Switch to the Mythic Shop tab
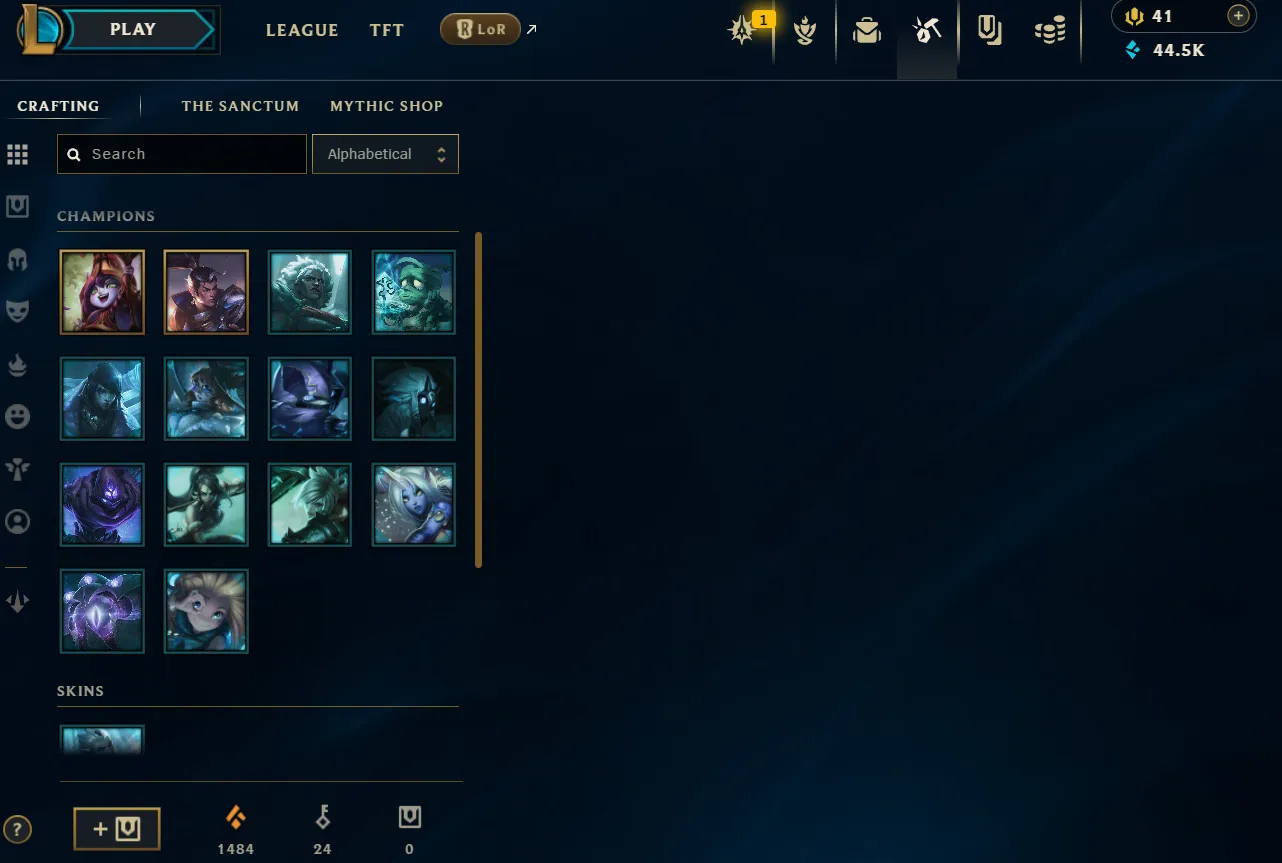 [x=386, y=106]
